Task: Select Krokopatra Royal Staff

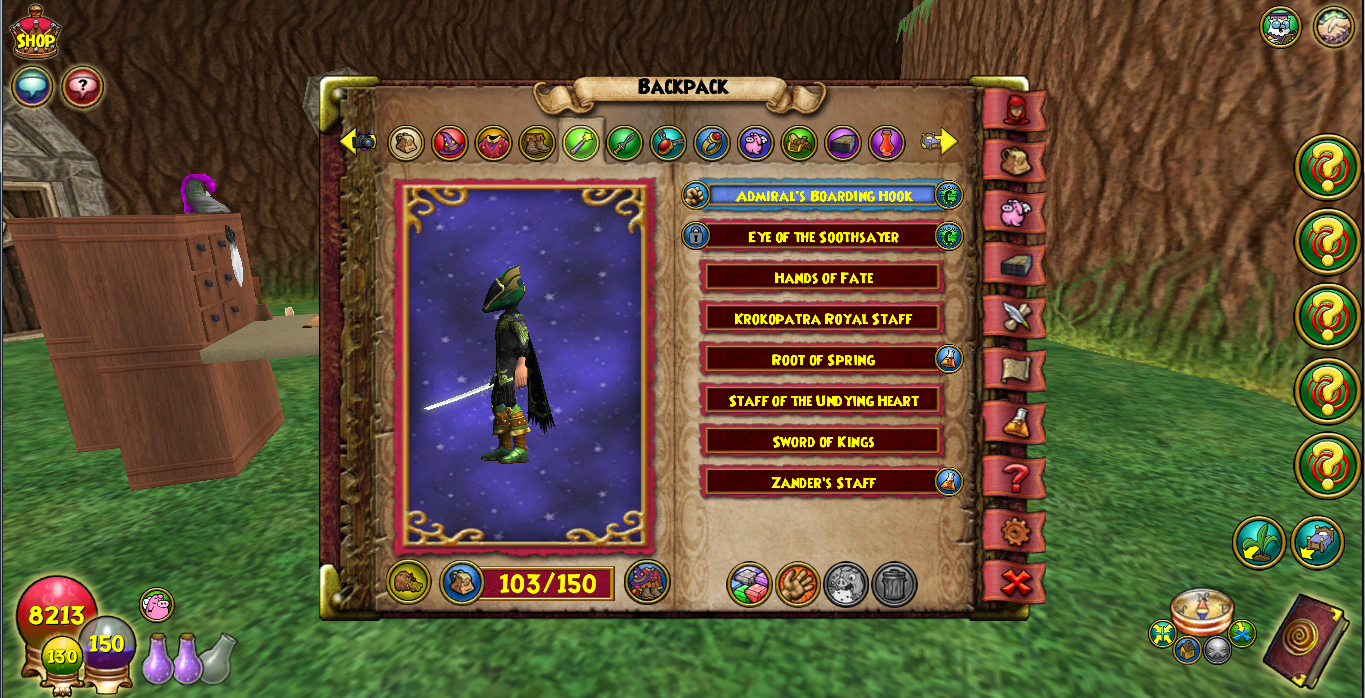Action: (x=823, y=319)
